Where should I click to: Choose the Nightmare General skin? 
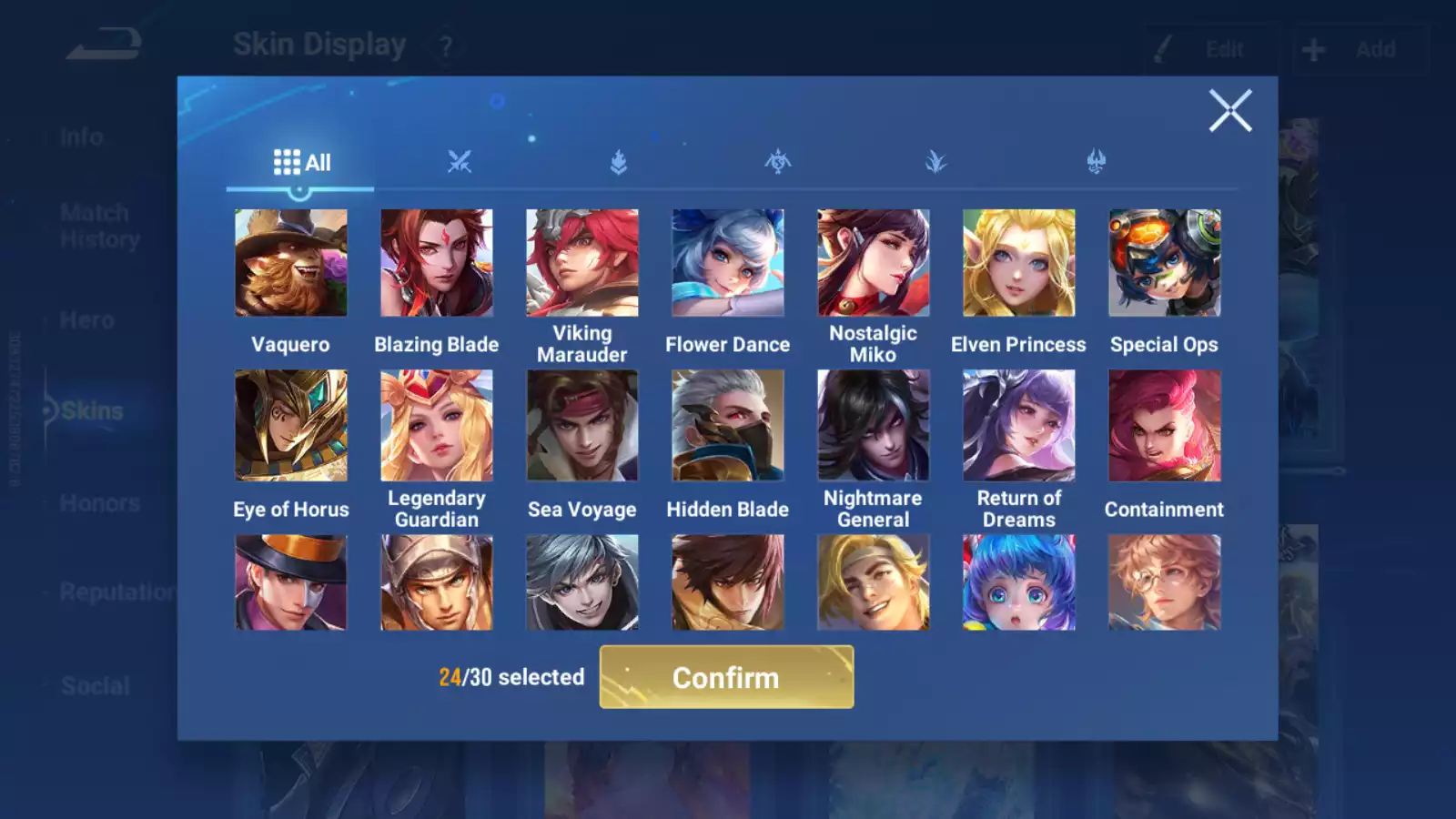coord(874,425)
